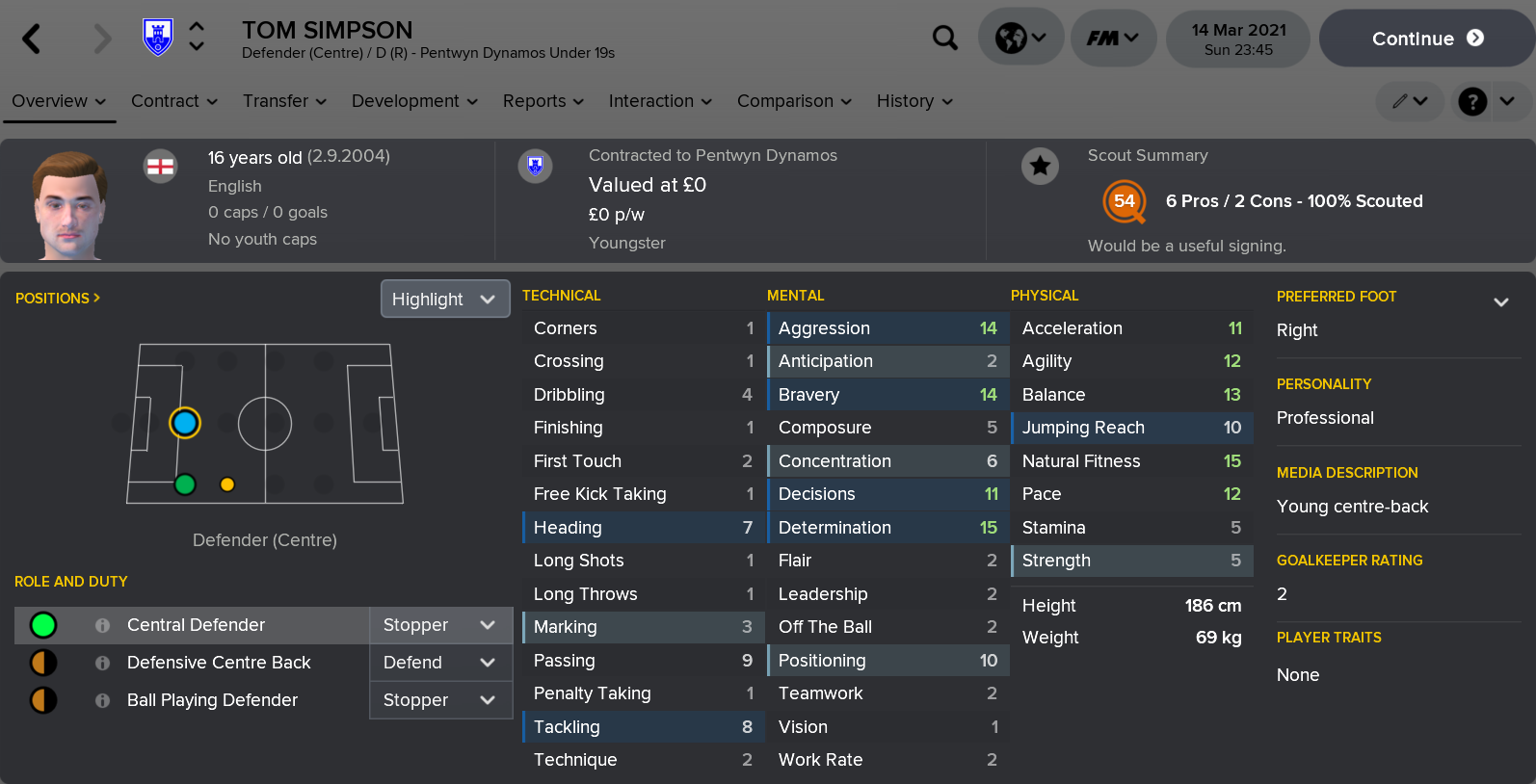Click the Continue button
Screen dimensions: 1536x784
pos(1426,39)
